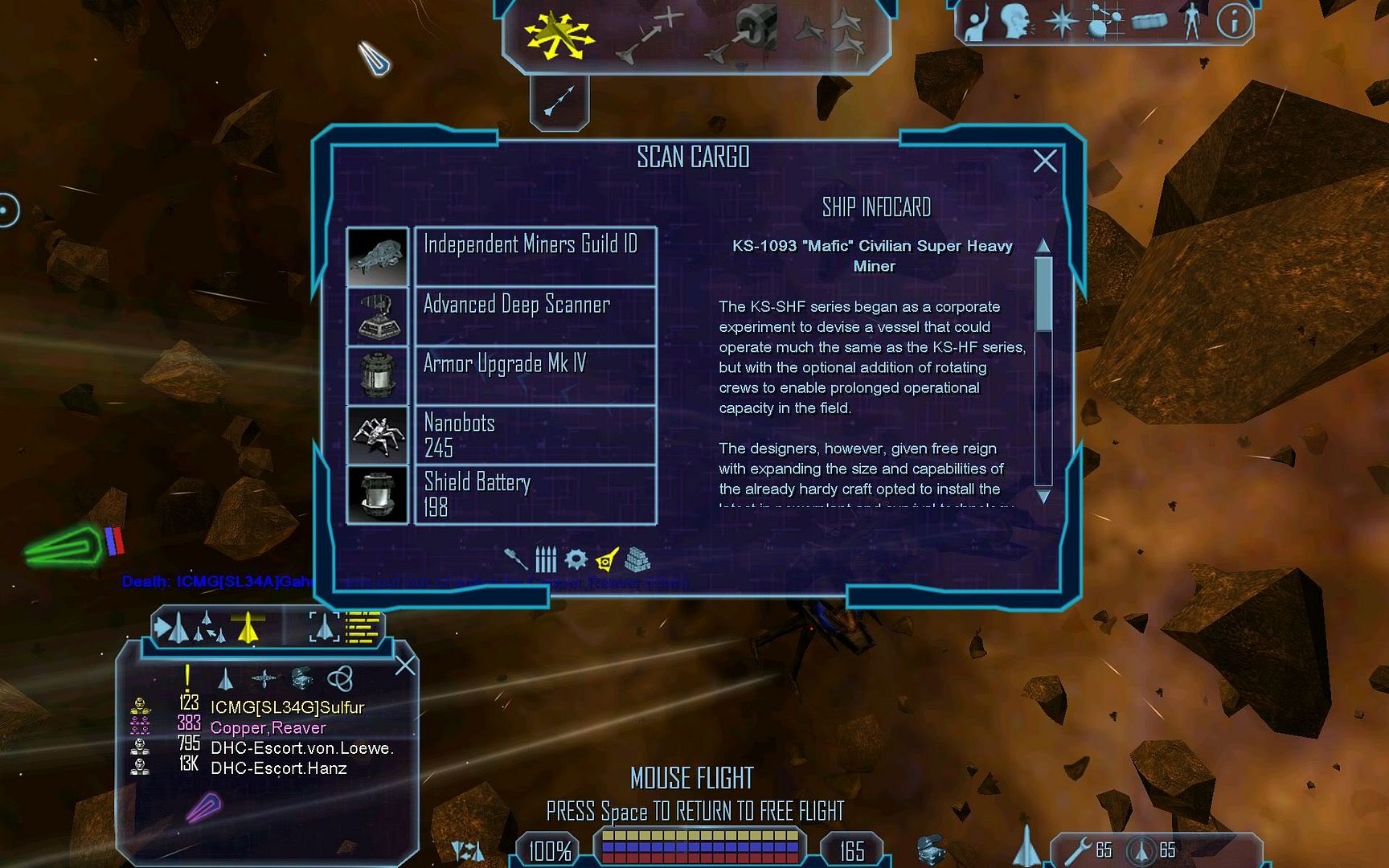Show ammunition with the bullets filter

(546, 559)
